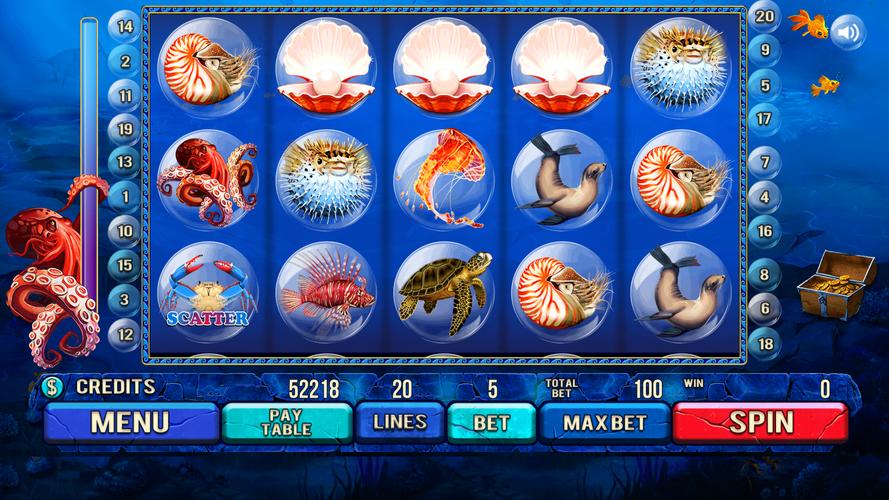Change the number of LINES
Image resolution: width=889 pixels, height=500 pixels.
(x=400, y=423)
